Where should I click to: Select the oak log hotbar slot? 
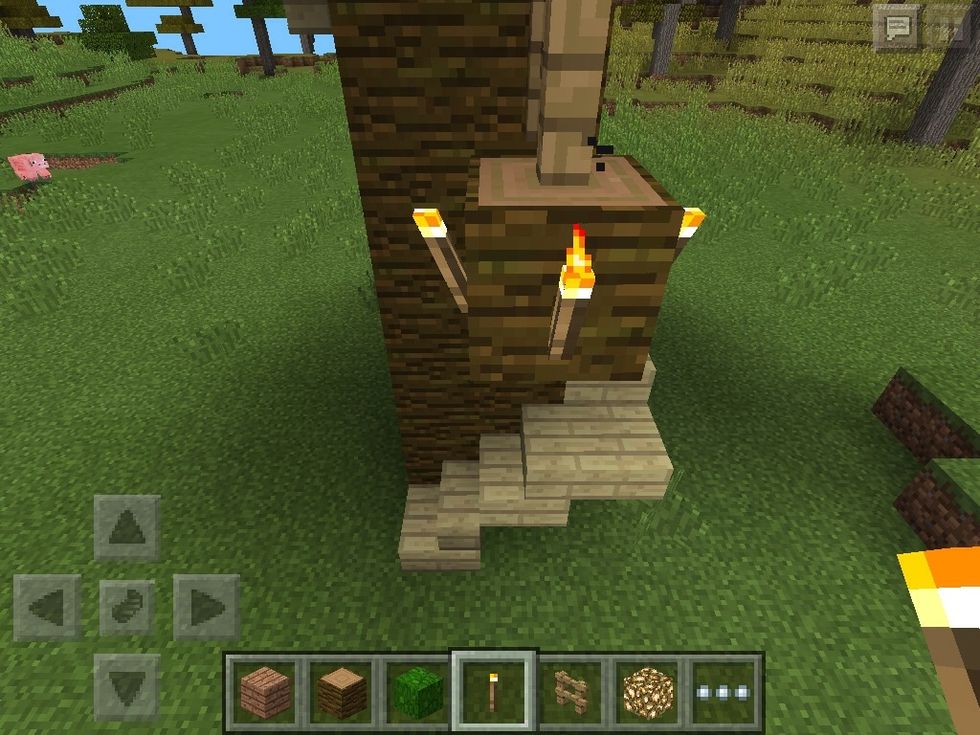pos(342,692)
